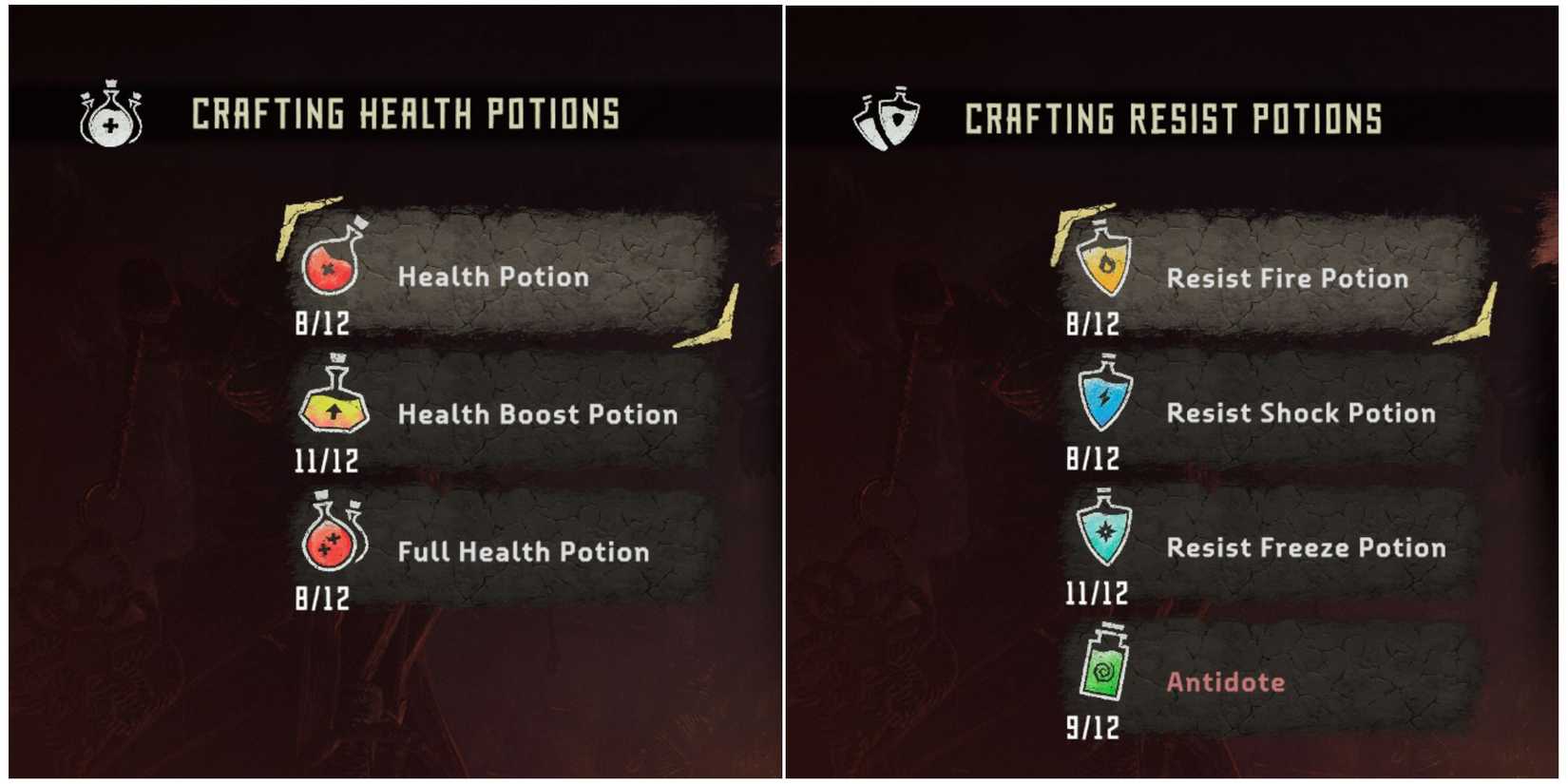Select the Health Potion flask icon
The height and width of the screenshot is (784, 1568).
(x=328, y=277)
